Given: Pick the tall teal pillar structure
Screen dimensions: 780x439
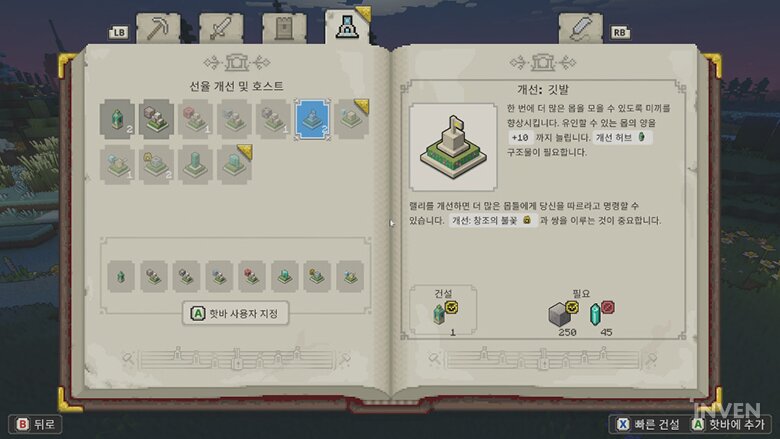Looking at the screenshot, I should pyautogui.click(x=194, y=163).
